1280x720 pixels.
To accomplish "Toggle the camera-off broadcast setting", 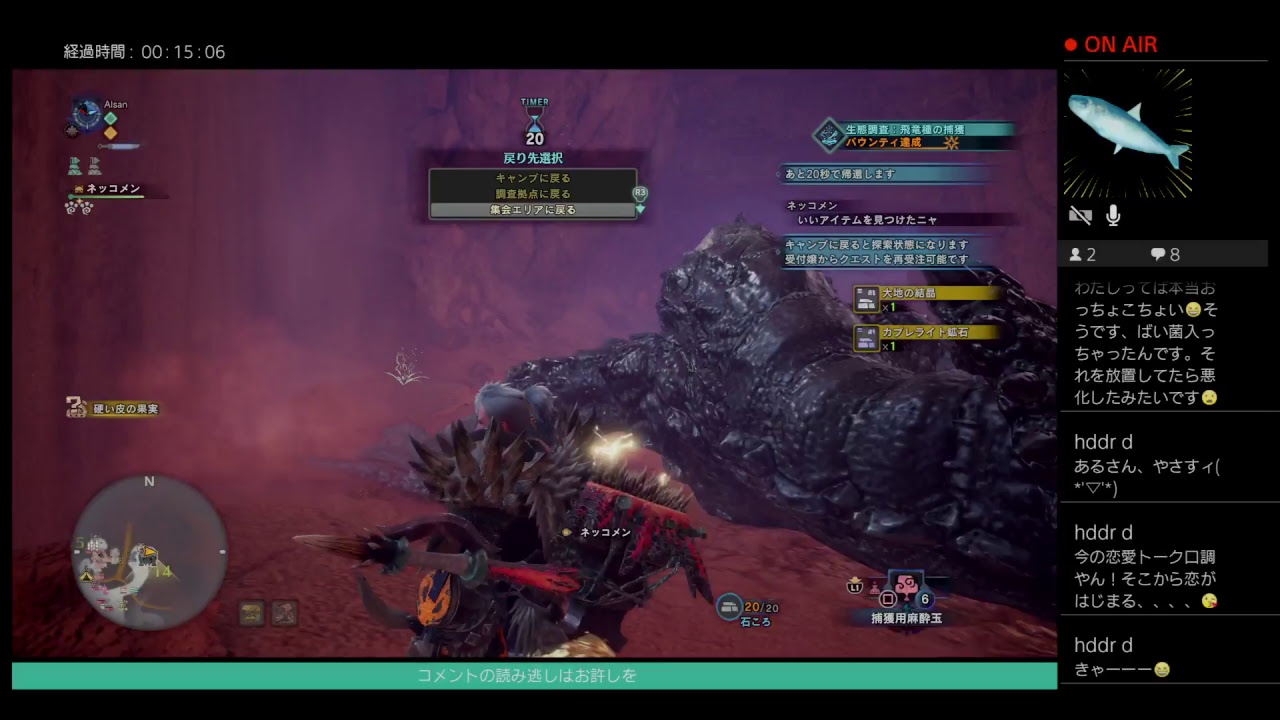I will 1080,215.
